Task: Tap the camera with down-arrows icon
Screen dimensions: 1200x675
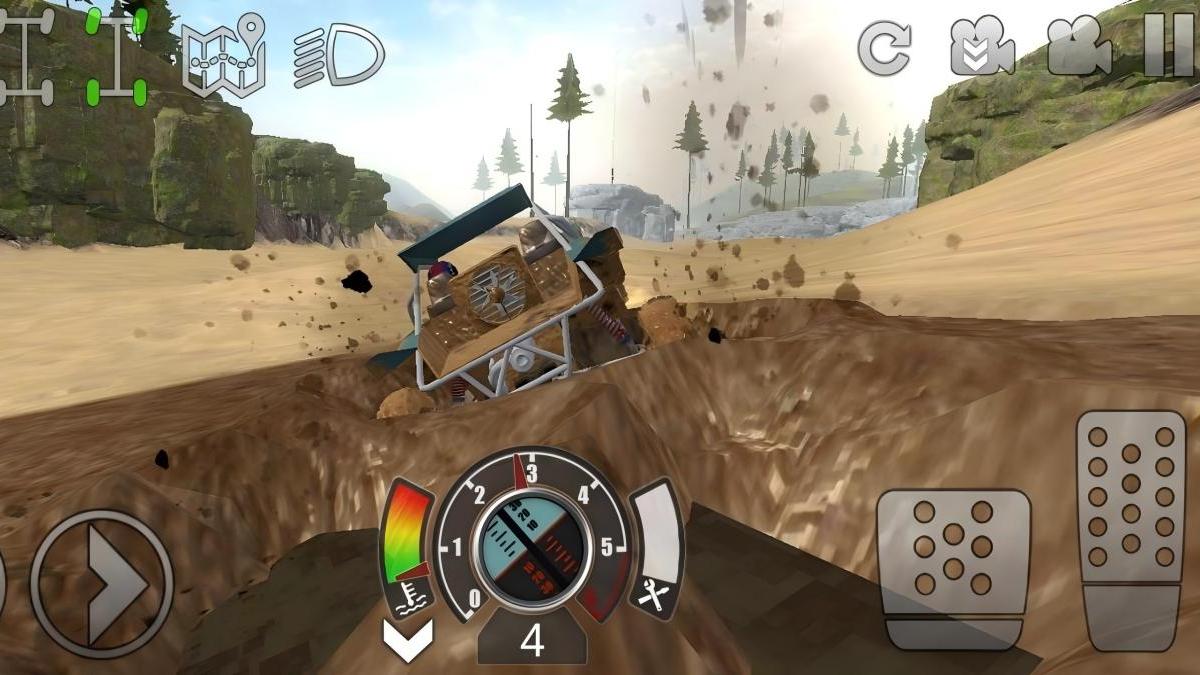Action: click(x=981, y=47)
